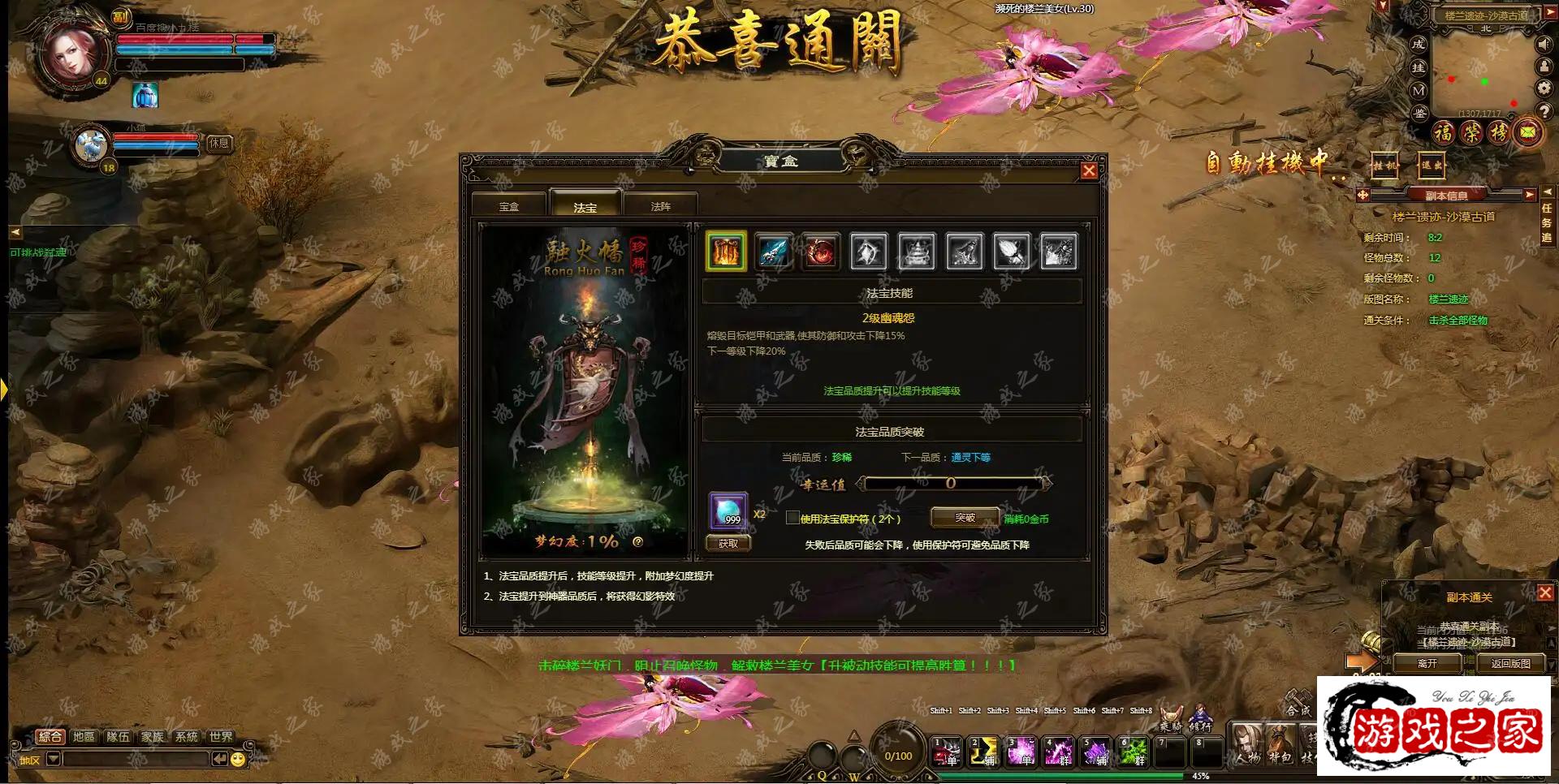Switch to the 法阵 tab

pos(661,206)
